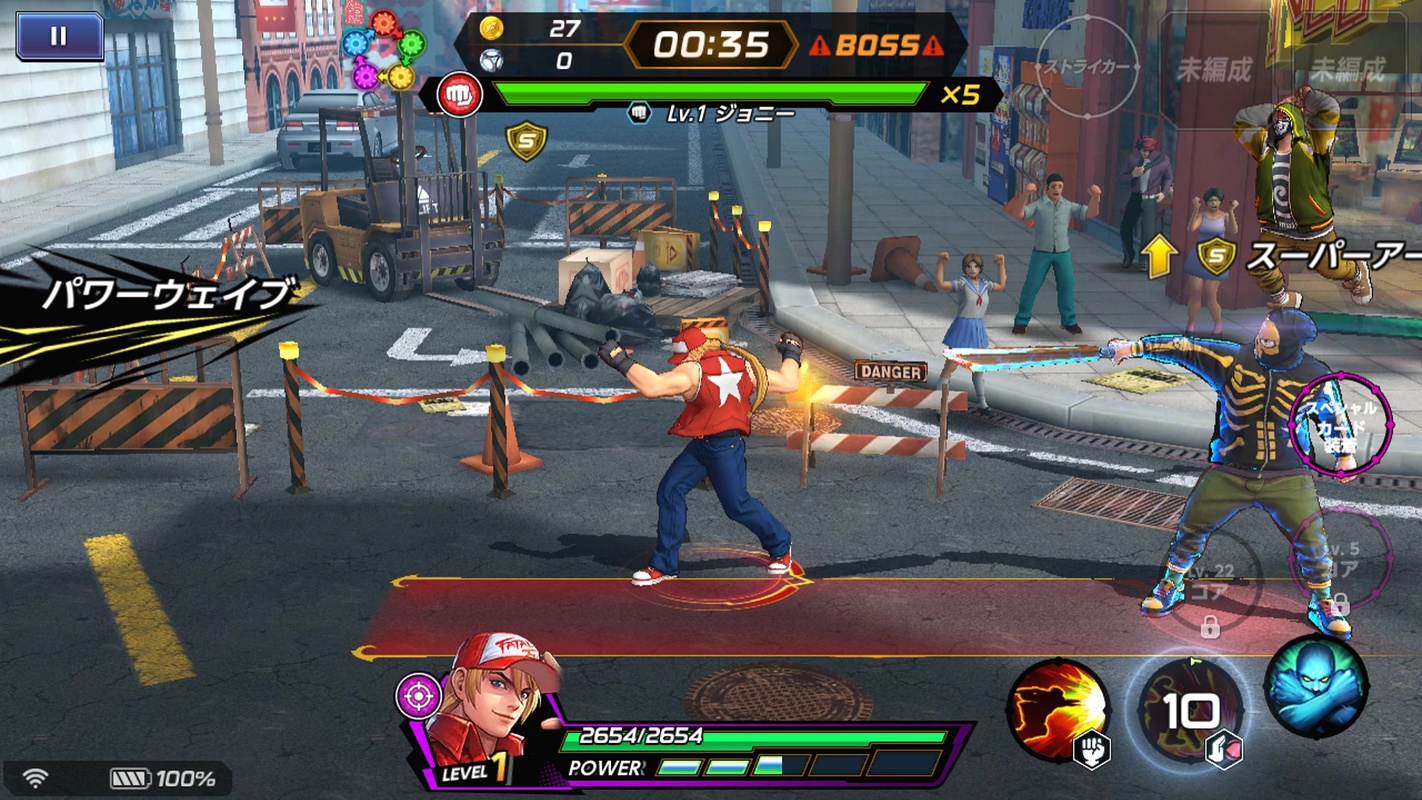
Task: Select the locked Lv. 5 core slot
Action: 1341,560
